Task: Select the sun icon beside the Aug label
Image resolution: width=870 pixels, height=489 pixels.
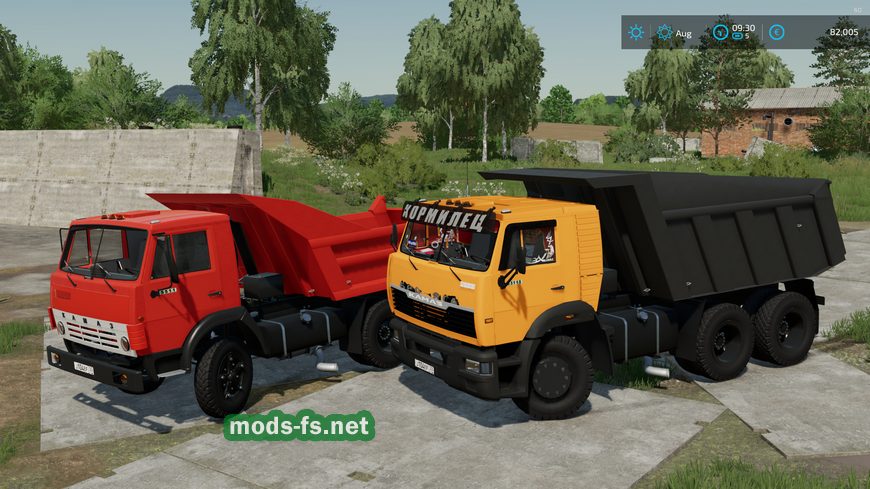Action: pyautogui.click(x=664, y=32)
